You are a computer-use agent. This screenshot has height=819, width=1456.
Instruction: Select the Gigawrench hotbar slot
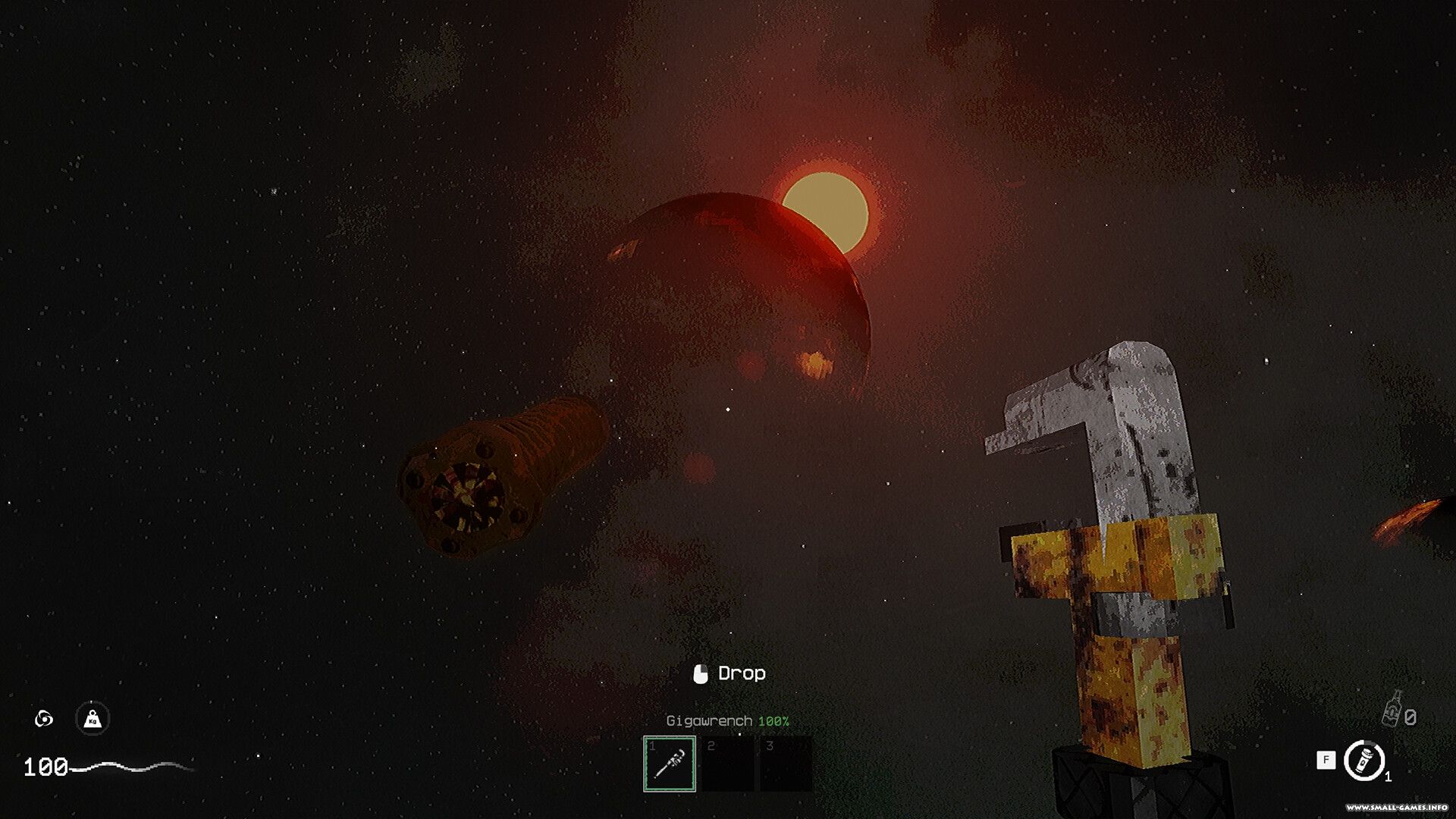[670, 763]
